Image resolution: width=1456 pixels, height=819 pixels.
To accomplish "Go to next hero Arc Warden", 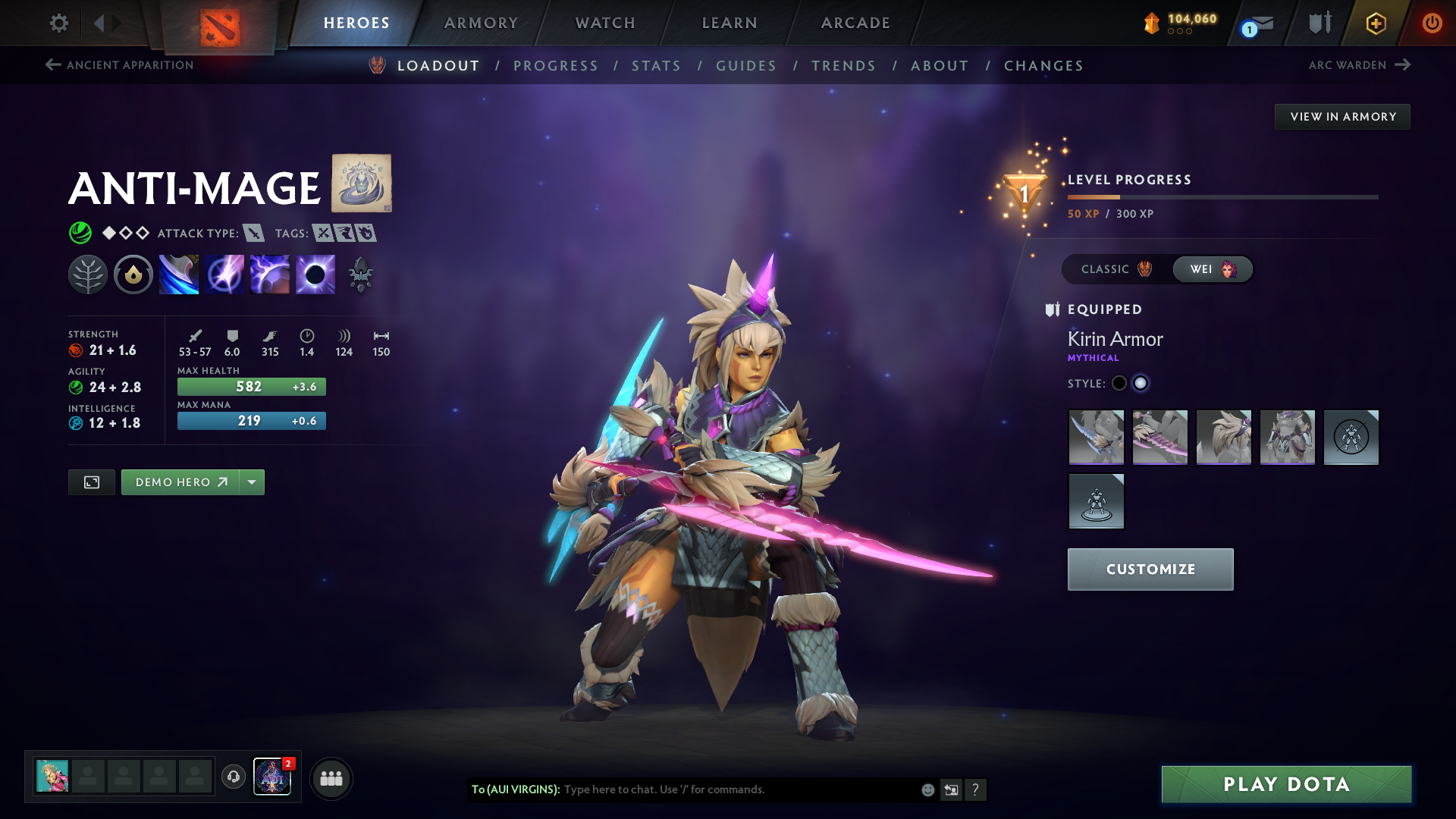I will (x=1359, y=65).
